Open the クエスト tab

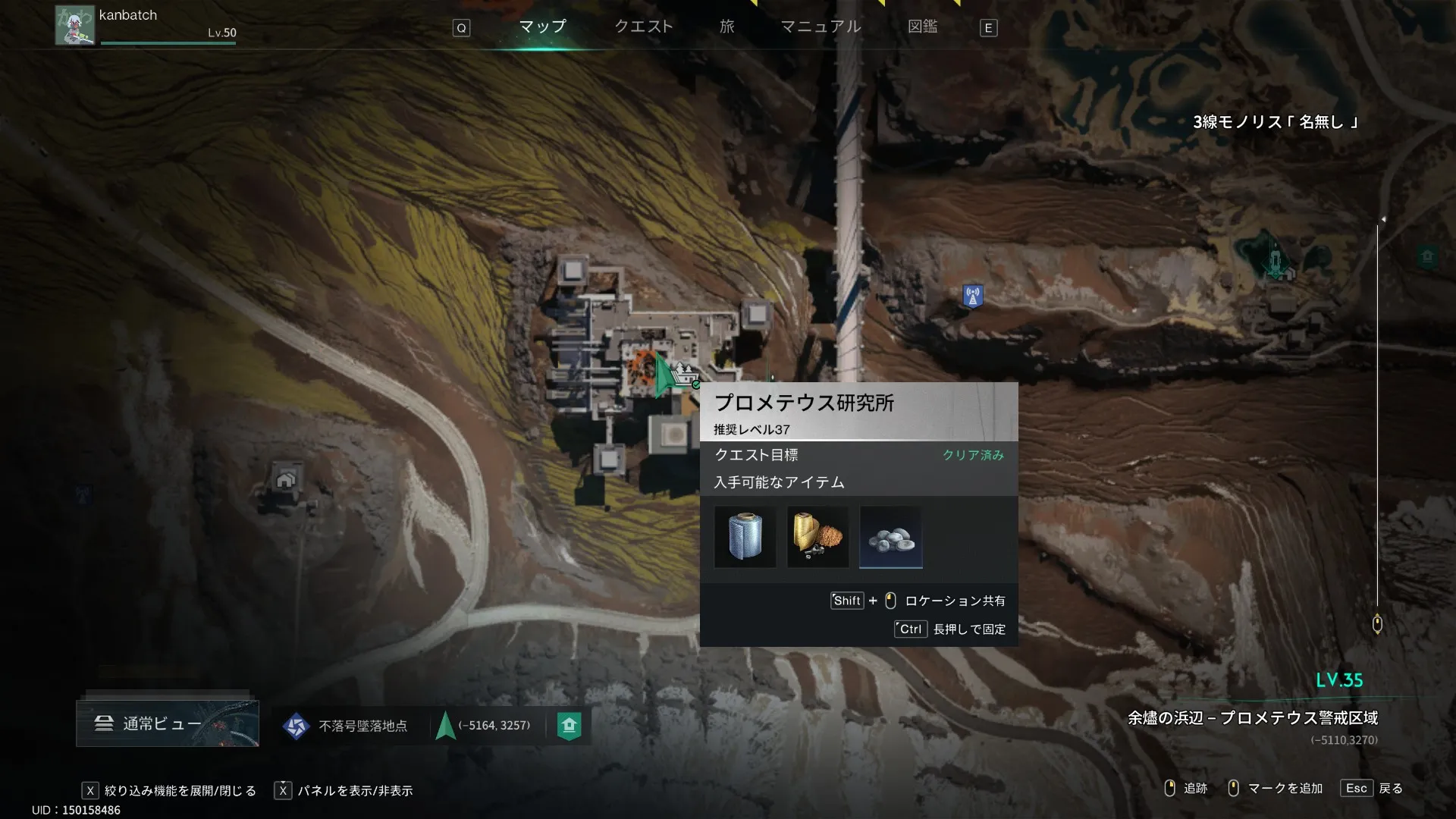[x=643, y=27]
